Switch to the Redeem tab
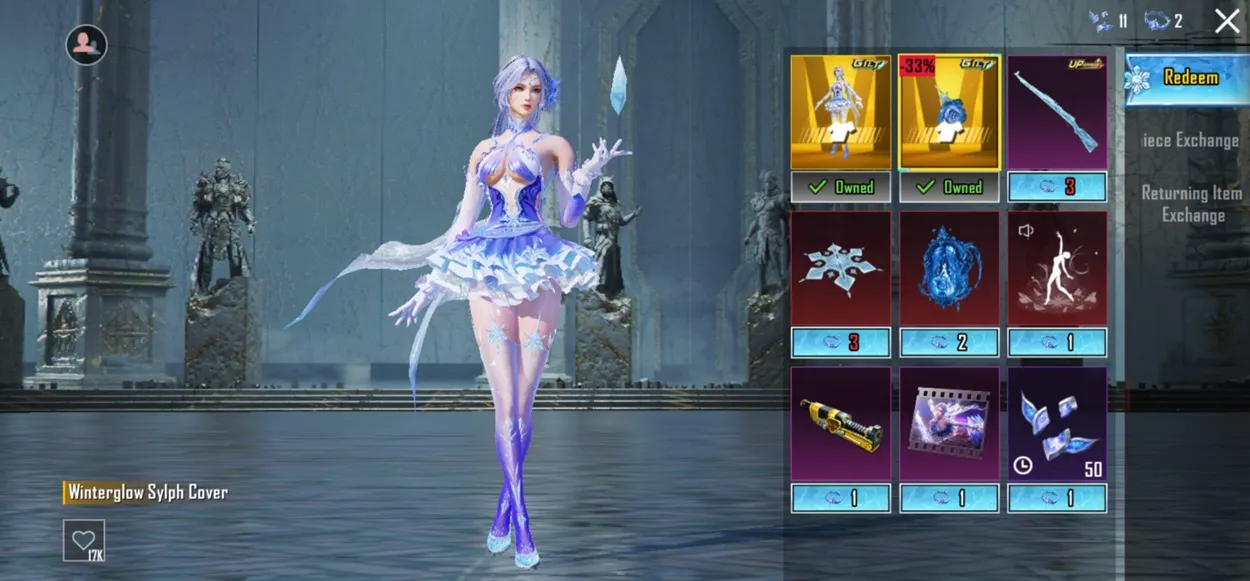Image resolution: width=1250 pixels, height=581 pixels. pyautogui.click(x=1184, y=78)
